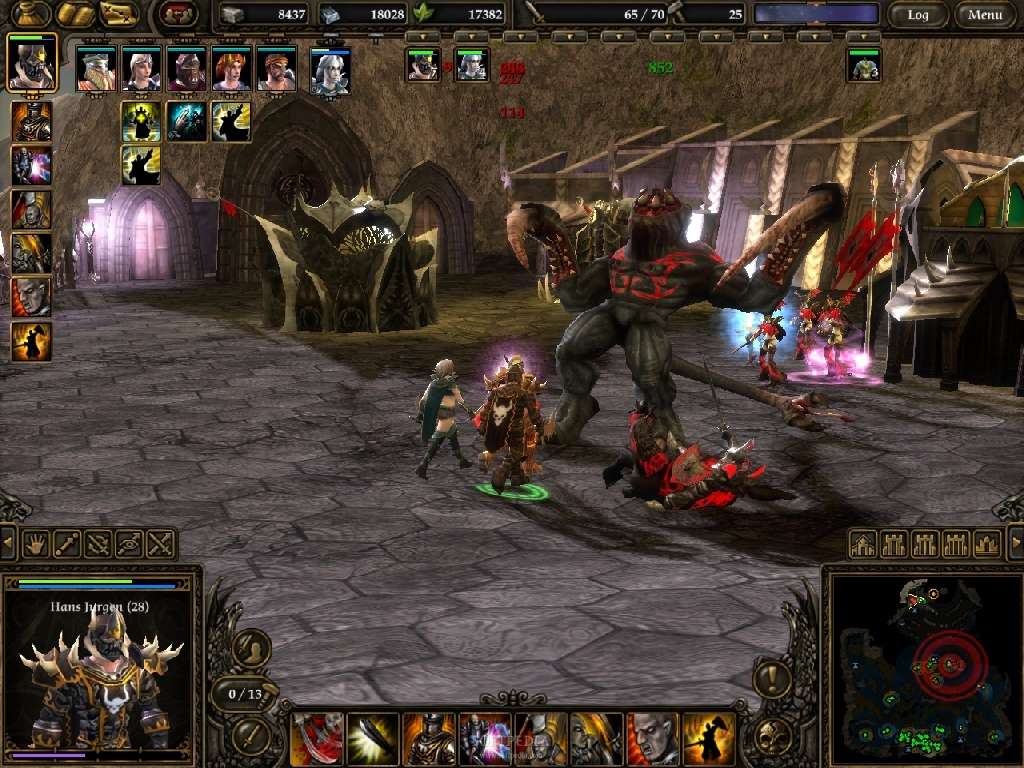Select the red-haired woman hero portrait
Screen dimensions: 1024x768
(x=231, y=68)
